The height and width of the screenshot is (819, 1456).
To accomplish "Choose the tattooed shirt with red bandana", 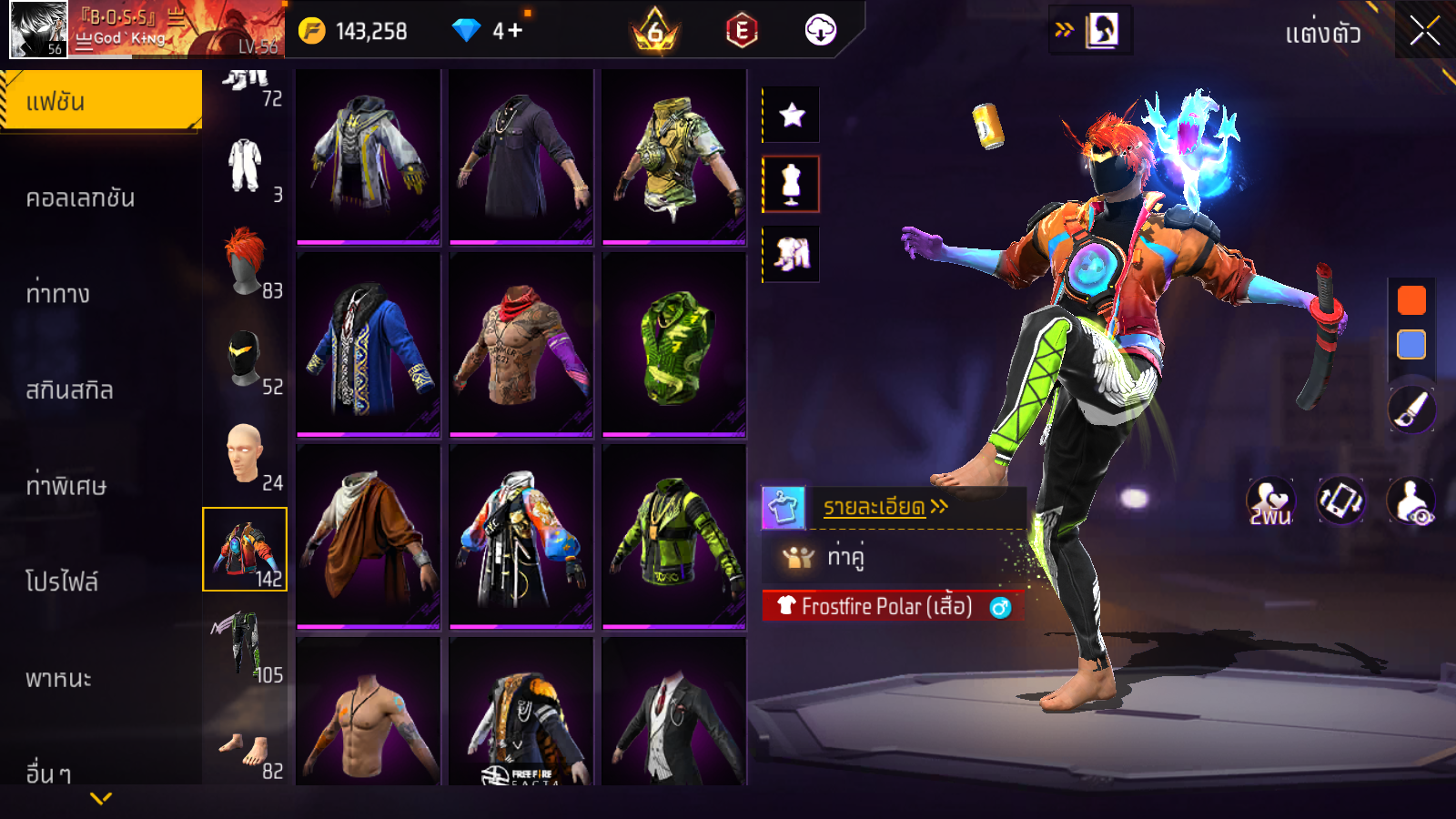I will (x=521, y=344).
